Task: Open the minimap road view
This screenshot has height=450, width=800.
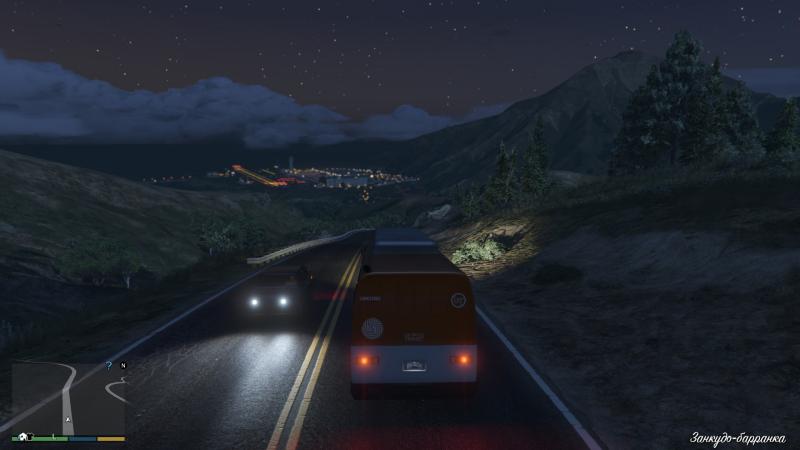Action: [68, 397]
